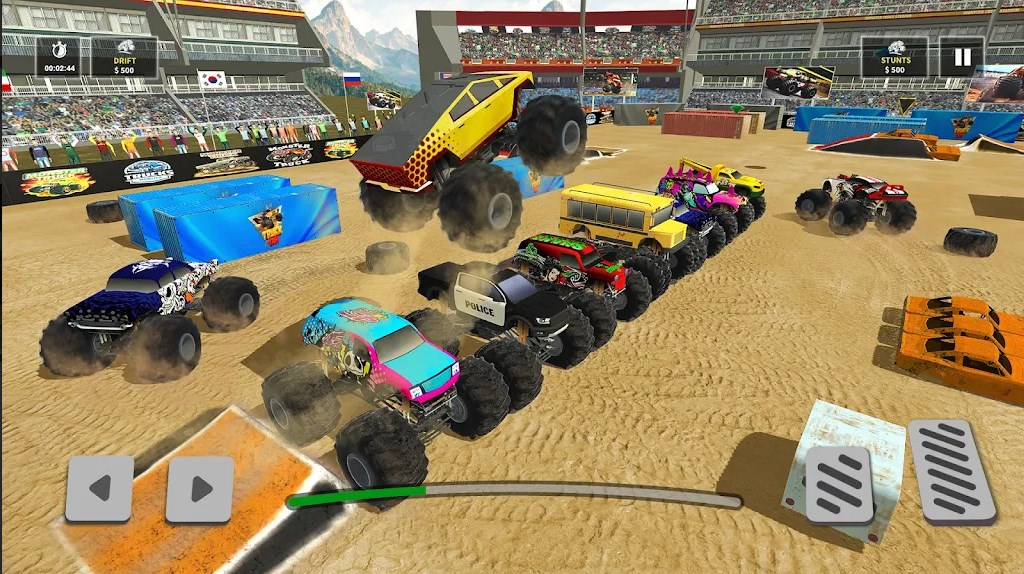
Task: Hit the large gas pedal
Action: click(951, 472)
